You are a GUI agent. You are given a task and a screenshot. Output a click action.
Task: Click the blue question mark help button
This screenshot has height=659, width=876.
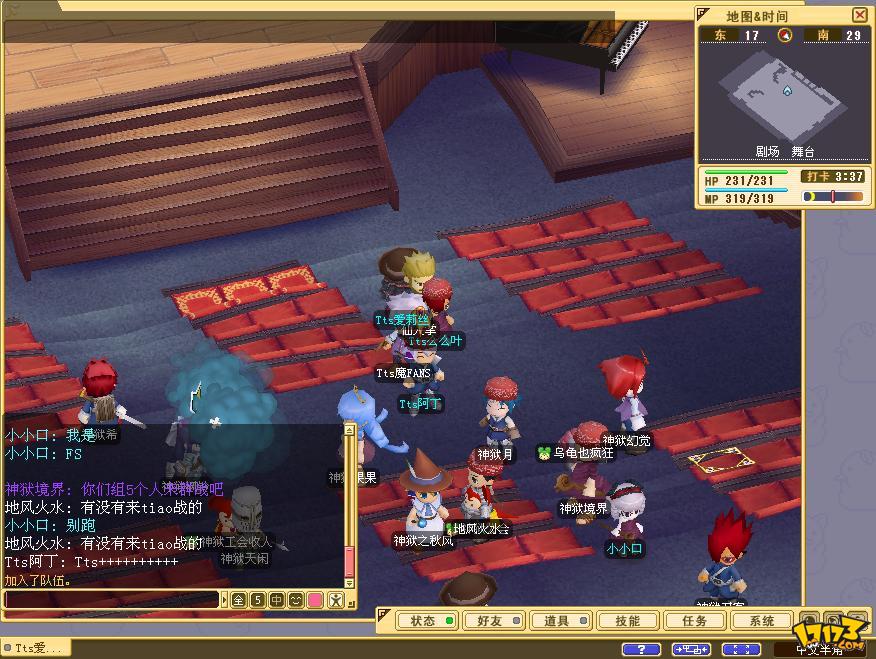[x=641, y=649]
